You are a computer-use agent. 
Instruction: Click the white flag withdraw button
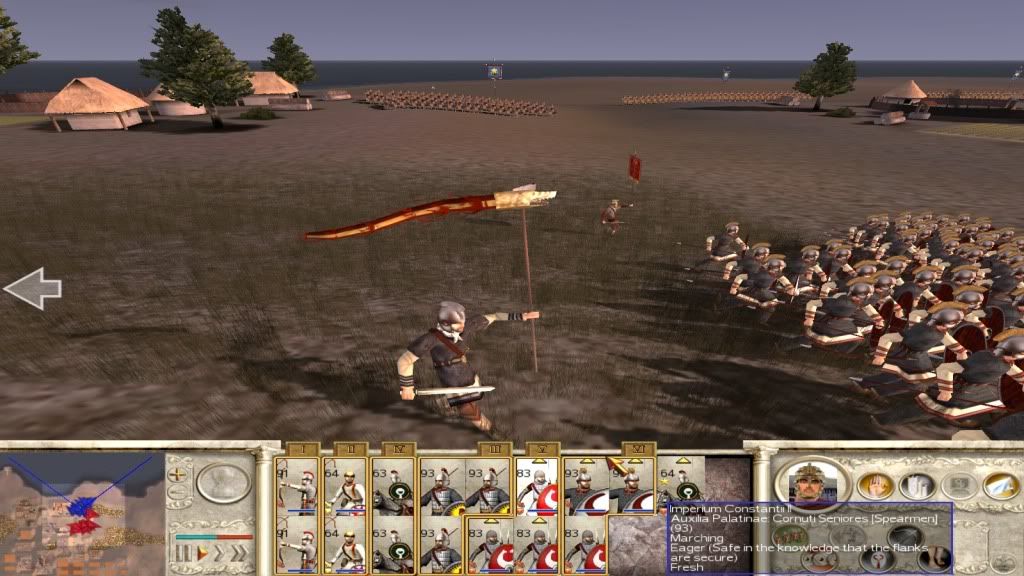999,485
